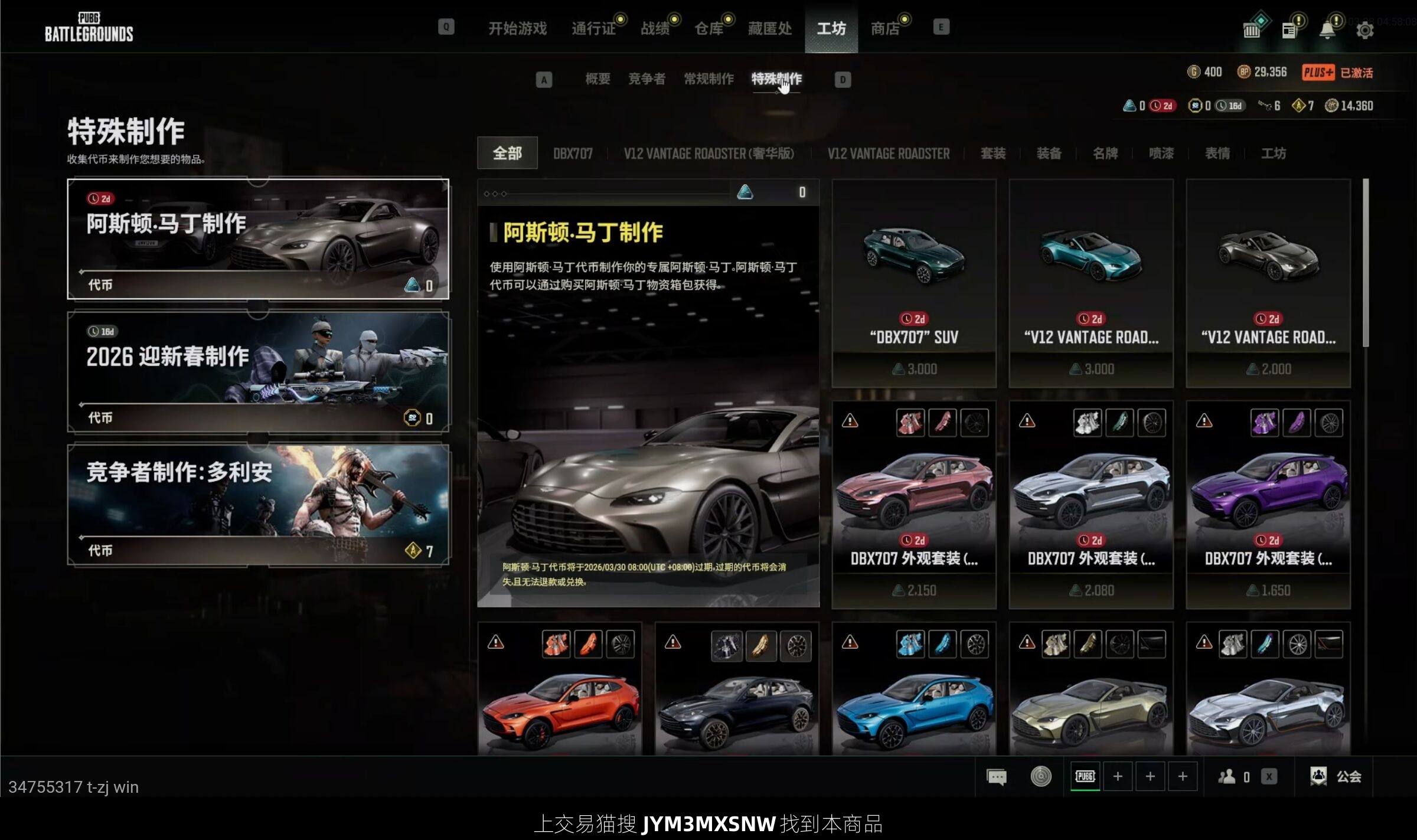Choose the 喷漆 filter tab
This screenshot has width=1417, height=840.
[1161, 153]
